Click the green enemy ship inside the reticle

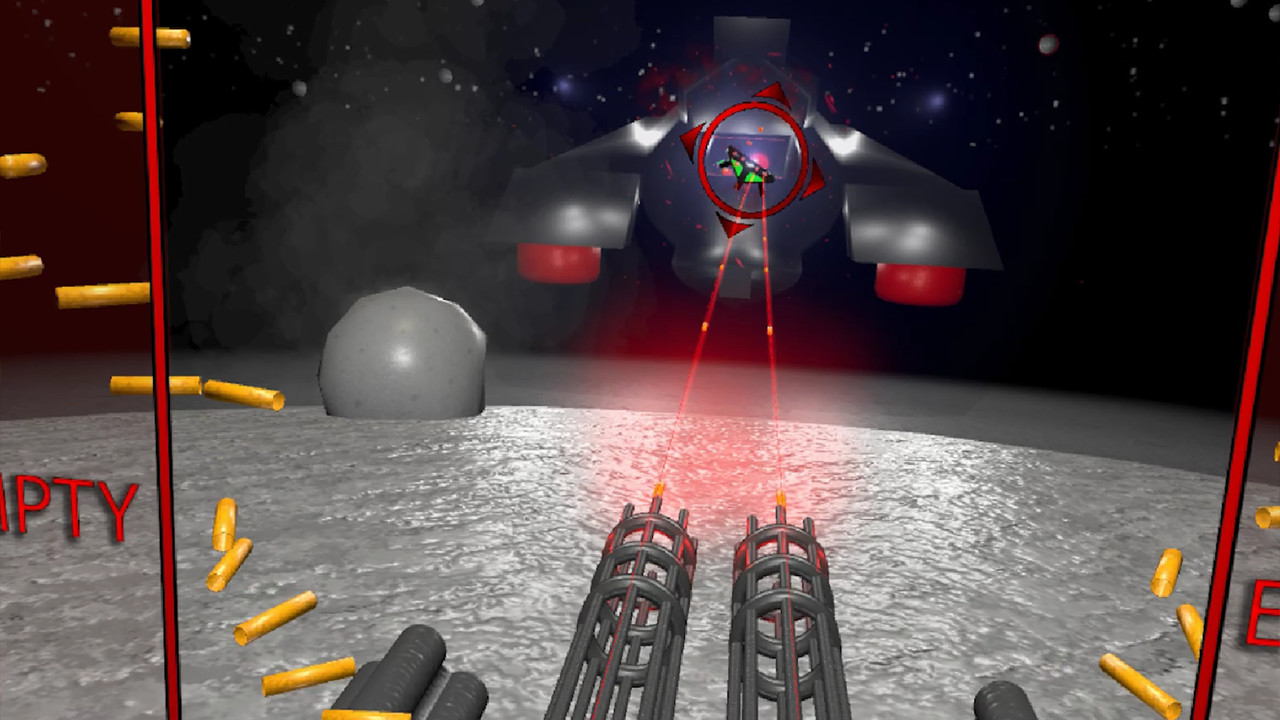[x=745, y=172]
